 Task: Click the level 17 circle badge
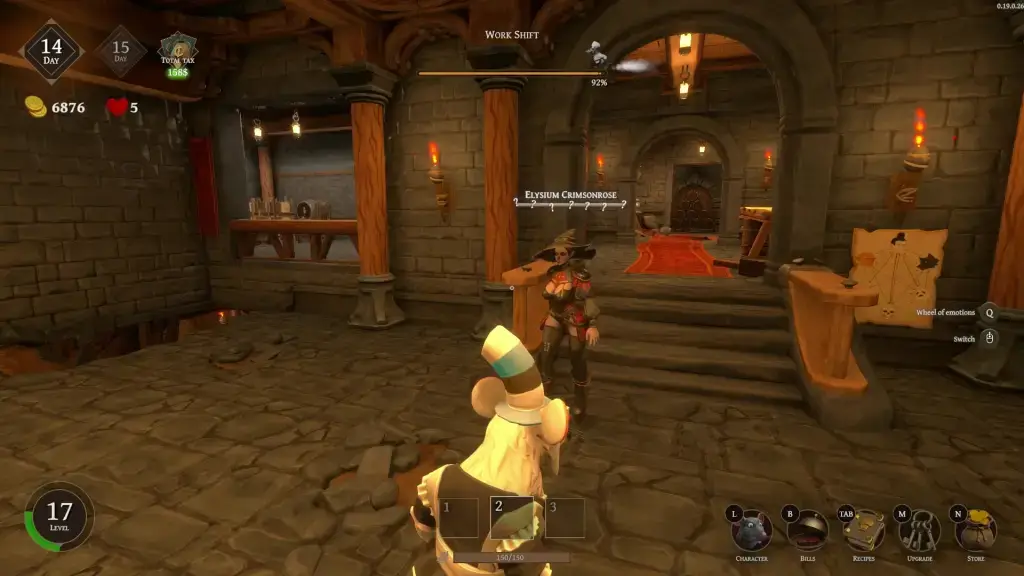point(59,517)
